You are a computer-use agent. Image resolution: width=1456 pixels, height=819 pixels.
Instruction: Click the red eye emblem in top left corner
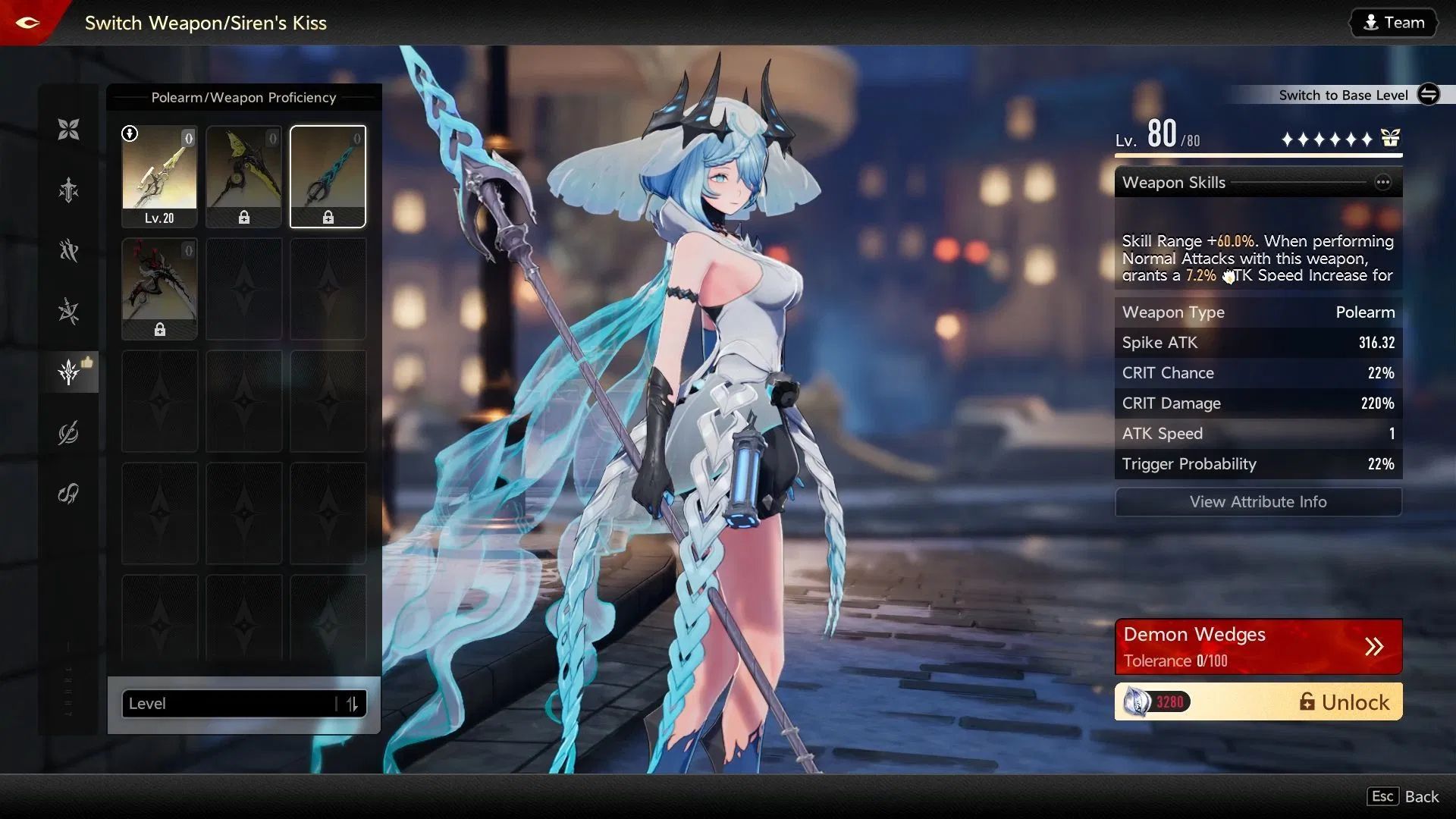click(x=27, y=22)
